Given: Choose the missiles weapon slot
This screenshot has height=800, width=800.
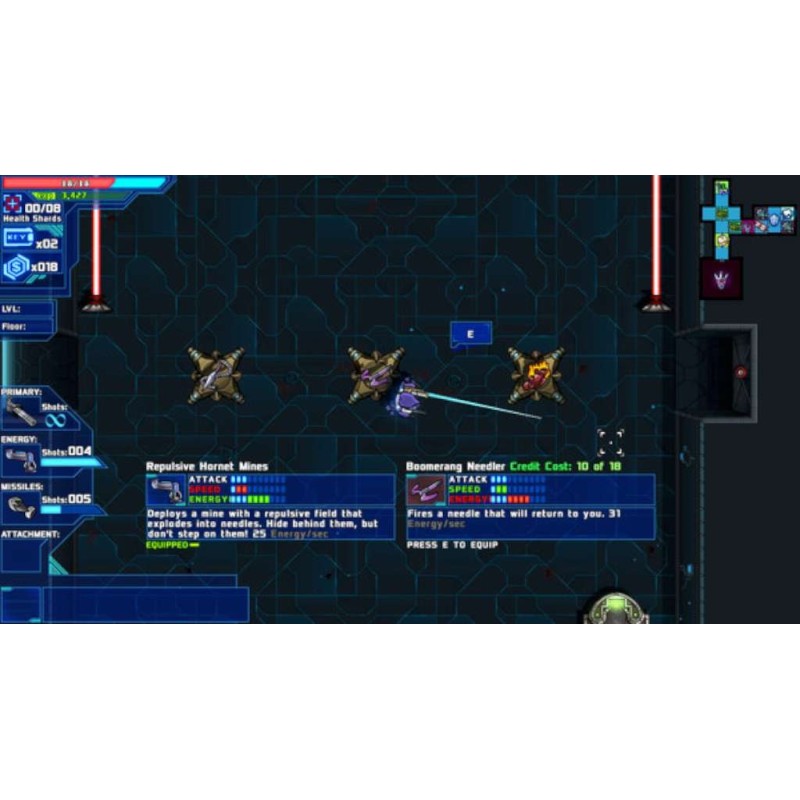Looking at the screenshot, I should pos(20,506).
